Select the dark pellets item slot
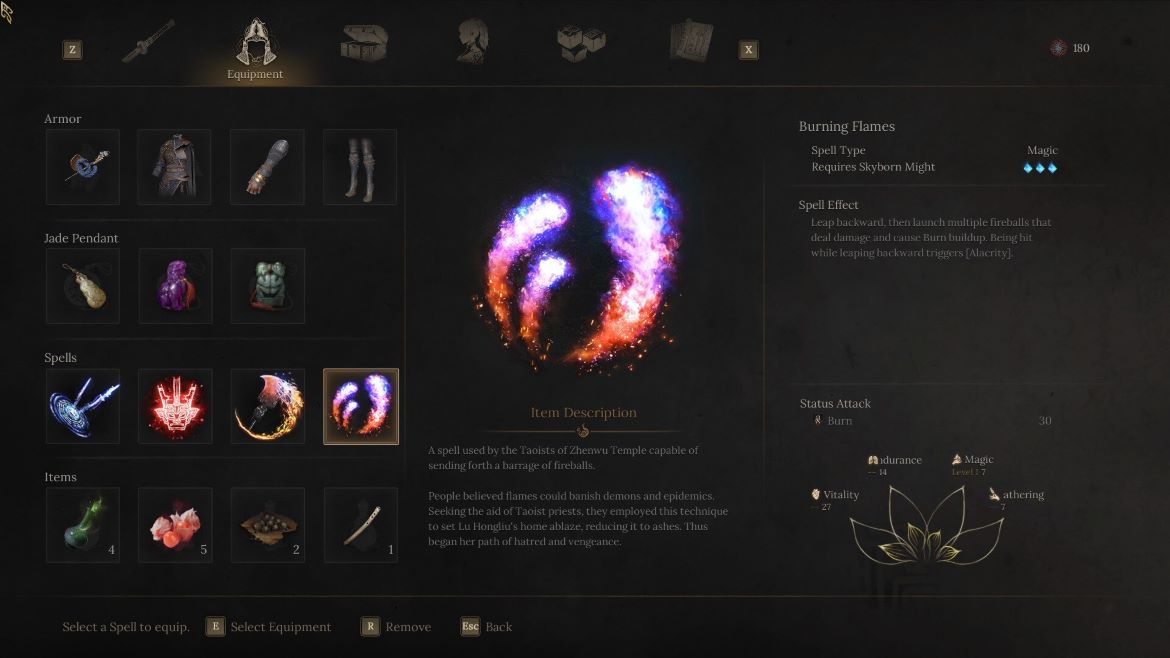This screenshot has width=1170, height=658. pyautogui.click(x=267, y=525)
